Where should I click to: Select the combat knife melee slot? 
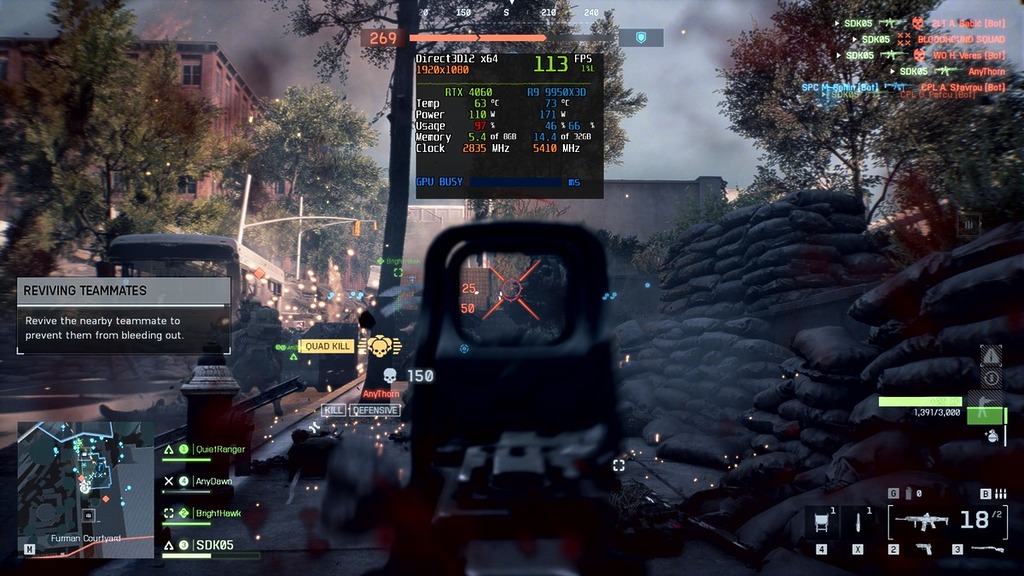(x=857, y=521)
